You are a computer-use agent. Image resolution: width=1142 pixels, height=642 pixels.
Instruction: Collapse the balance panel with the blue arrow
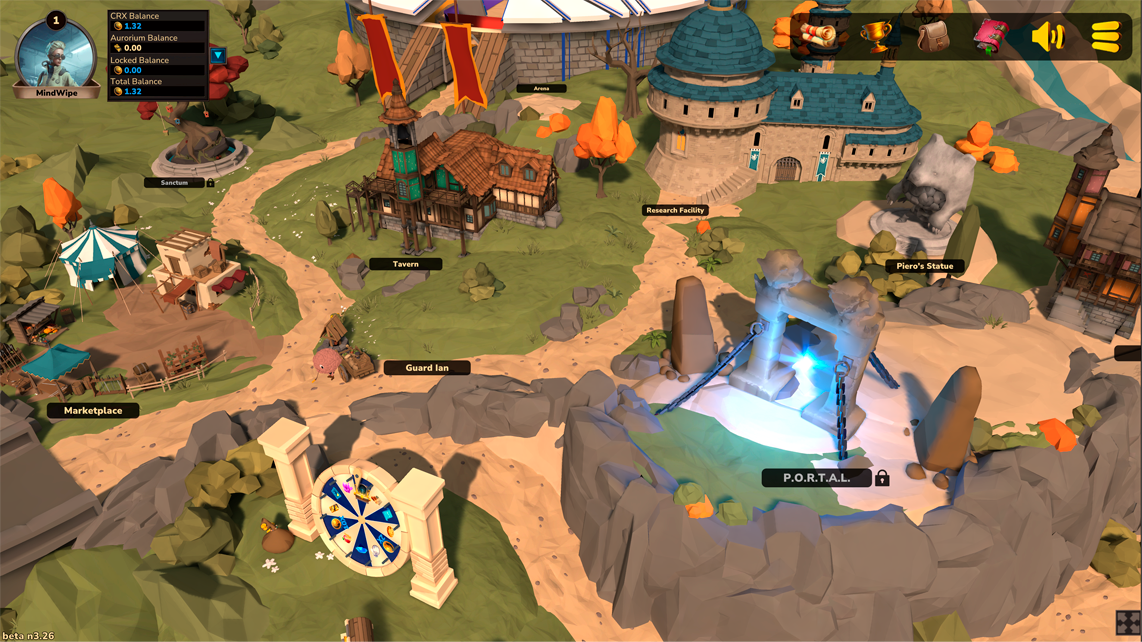click(218, 55)
